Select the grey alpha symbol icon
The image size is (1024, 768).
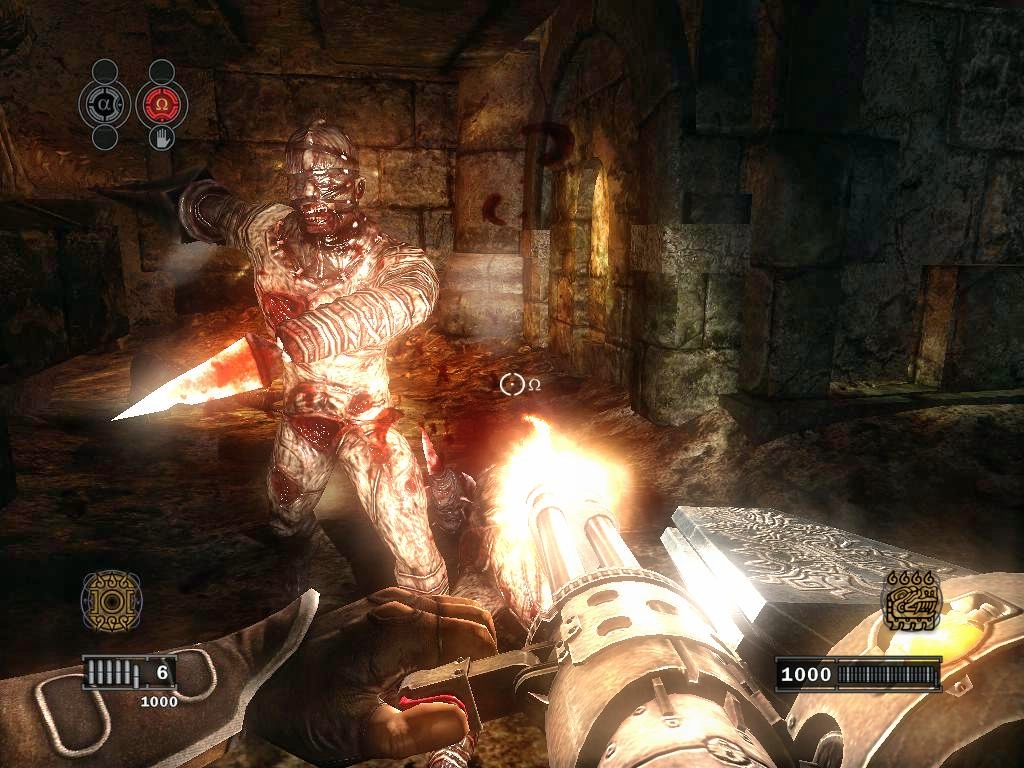[105, 103]
